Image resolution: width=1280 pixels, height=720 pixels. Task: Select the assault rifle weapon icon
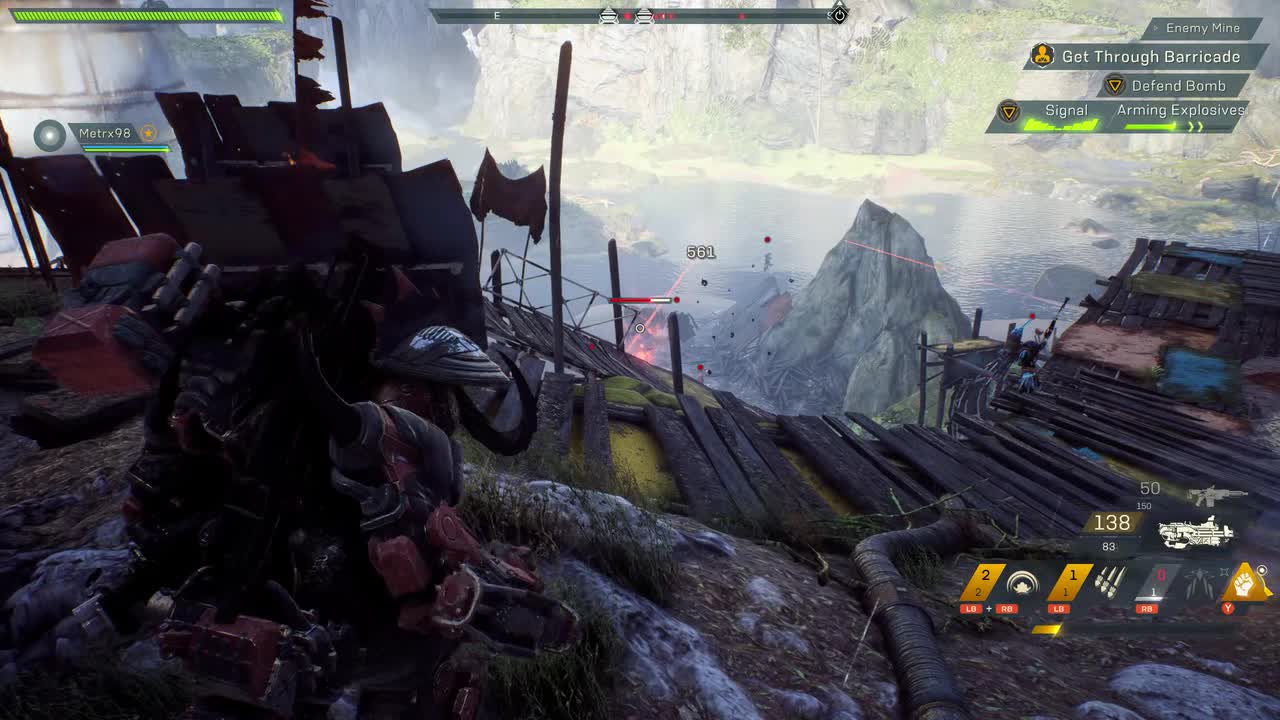(x=1216, y=494)
